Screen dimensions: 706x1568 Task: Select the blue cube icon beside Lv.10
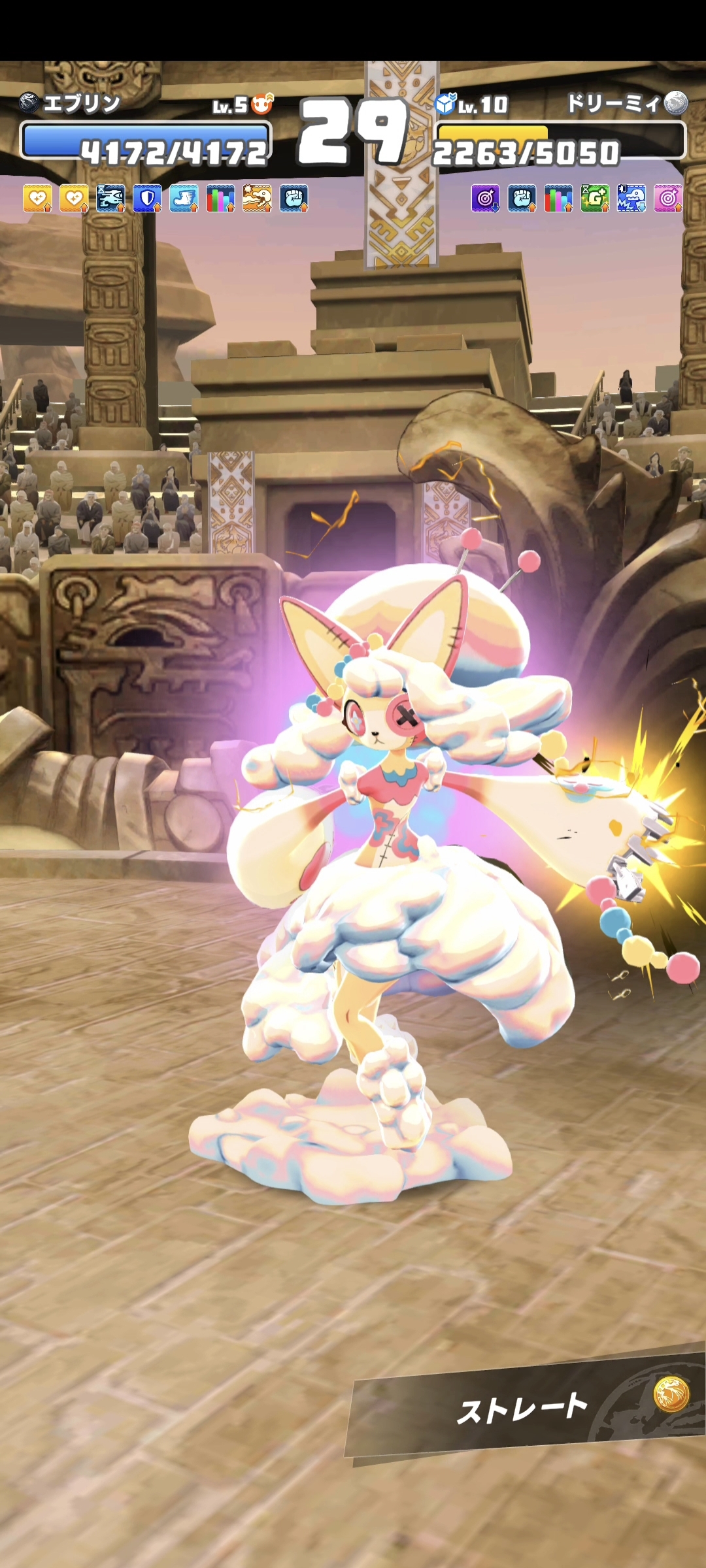pos(445,103)
